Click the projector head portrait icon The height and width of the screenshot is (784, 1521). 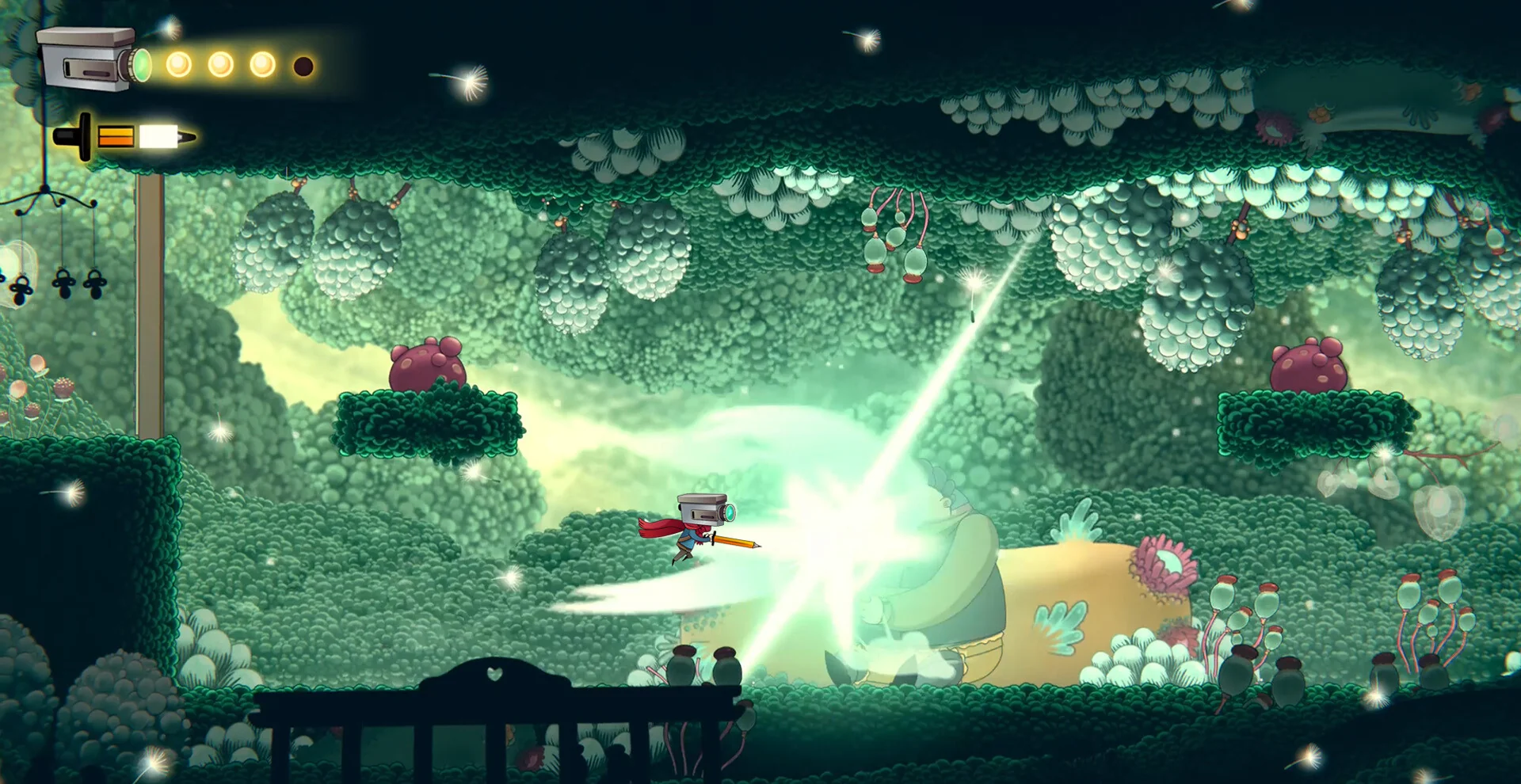pos(93,59)
